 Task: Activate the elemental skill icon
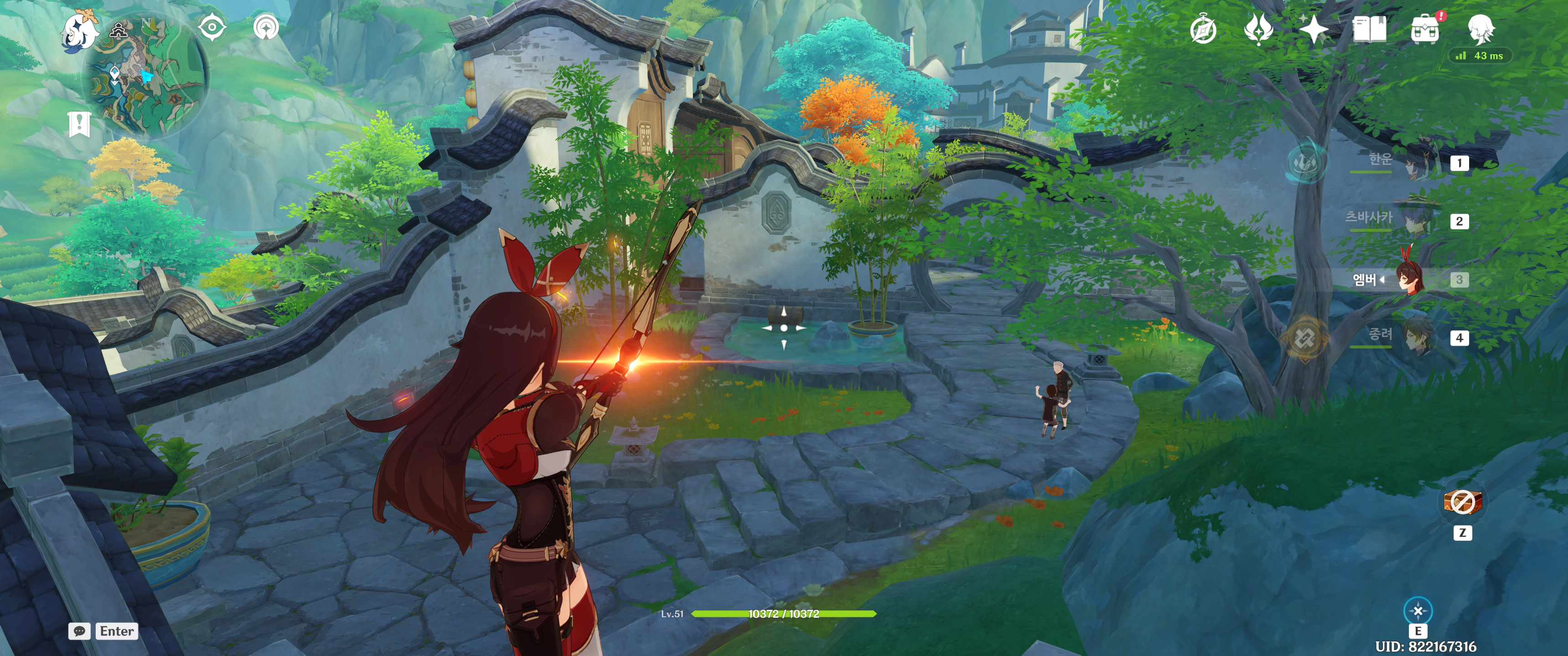(1418, 610)
